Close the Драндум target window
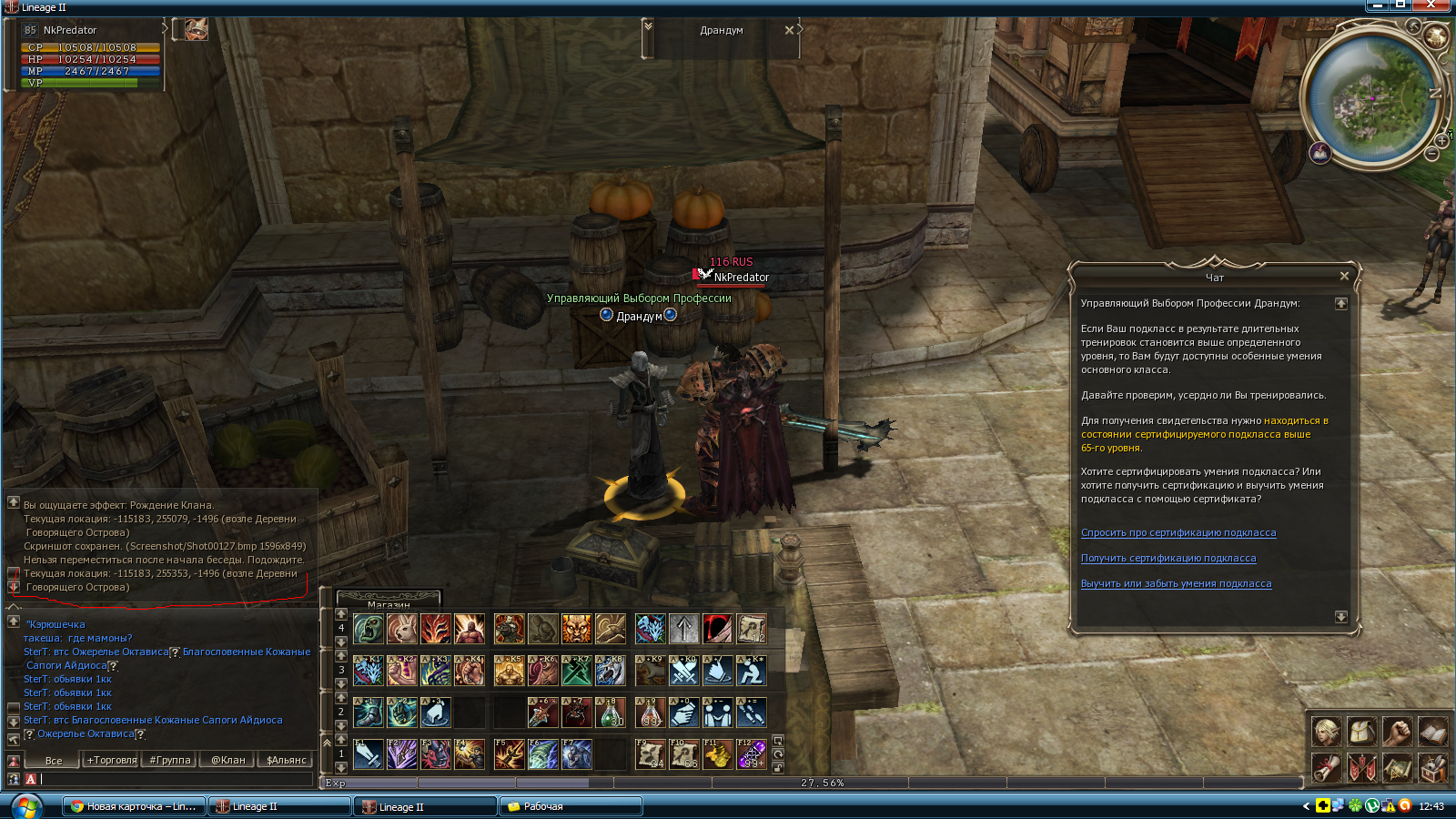Screen dimensions: 1456x819 point(789,30)
